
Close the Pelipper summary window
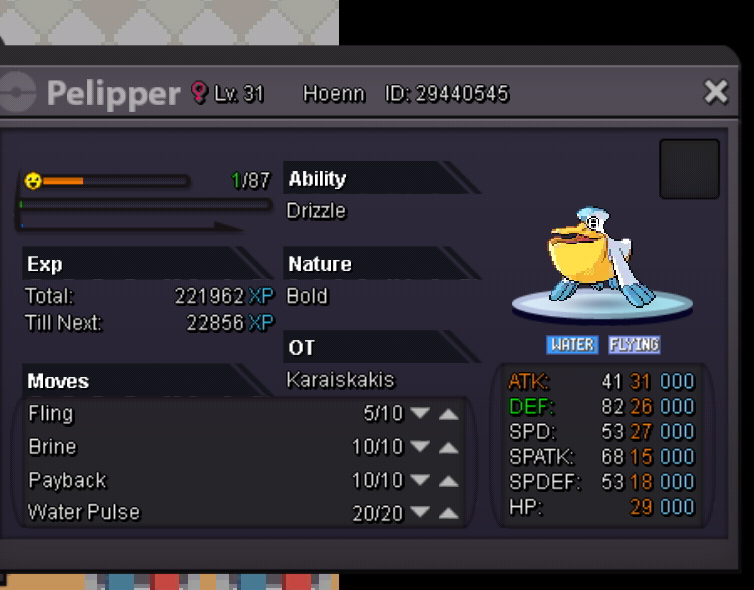[716, 93]
